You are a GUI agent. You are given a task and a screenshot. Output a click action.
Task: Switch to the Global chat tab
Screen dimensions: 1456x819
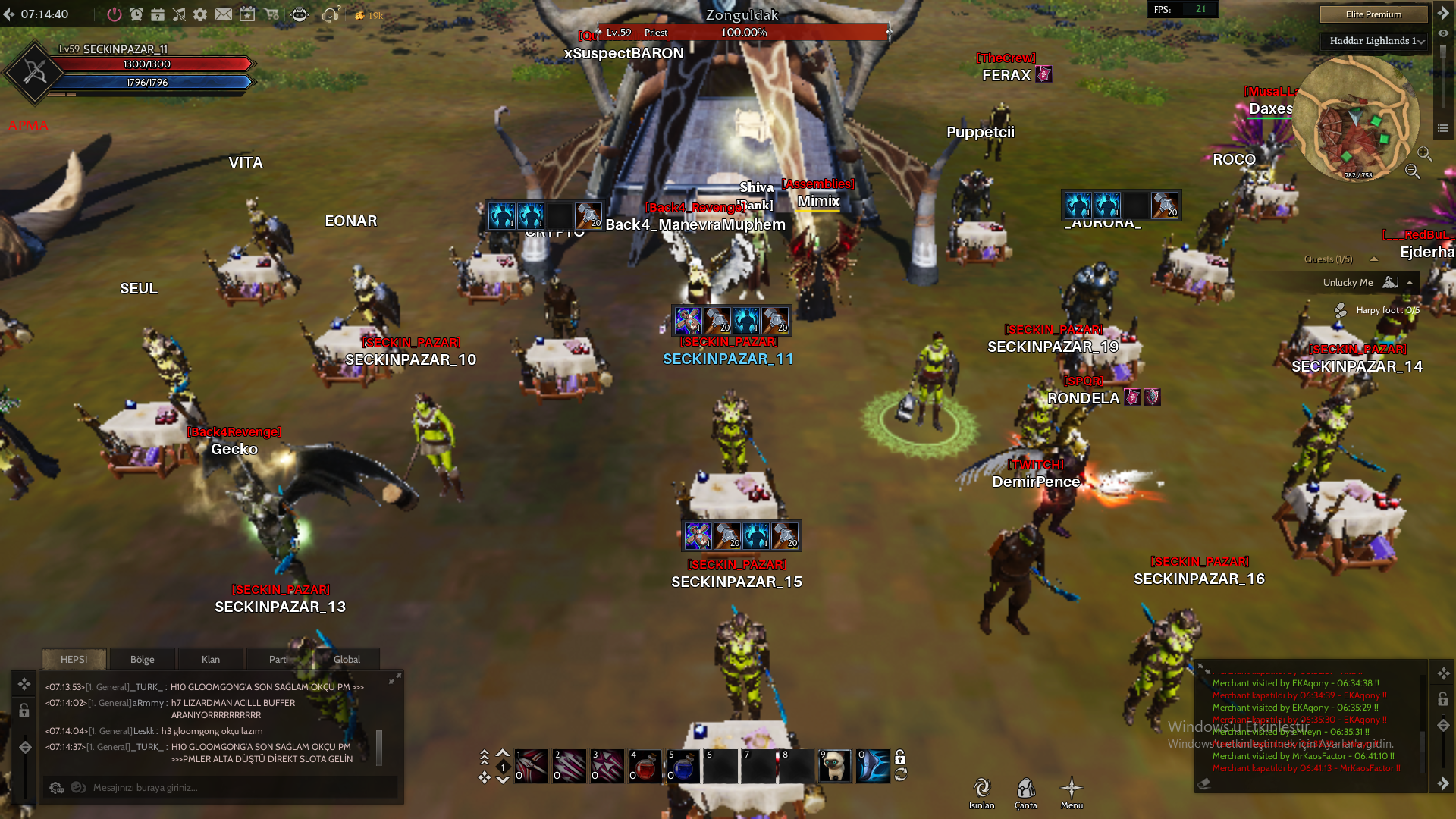pos(347,659)
